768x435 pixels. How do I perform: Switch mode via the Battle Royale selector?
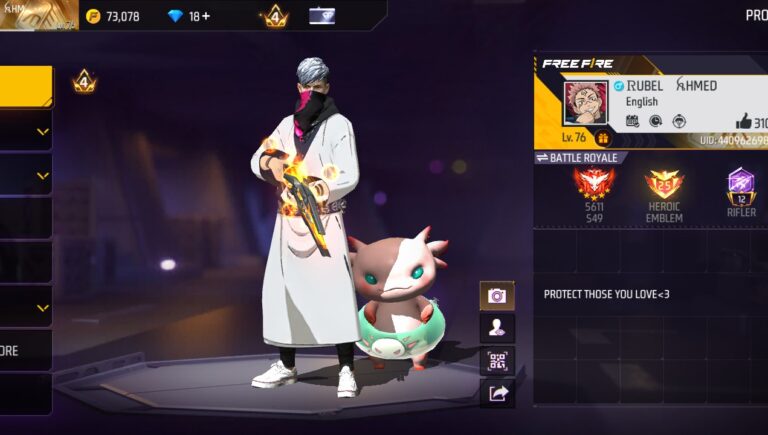(x=581, y=158)
